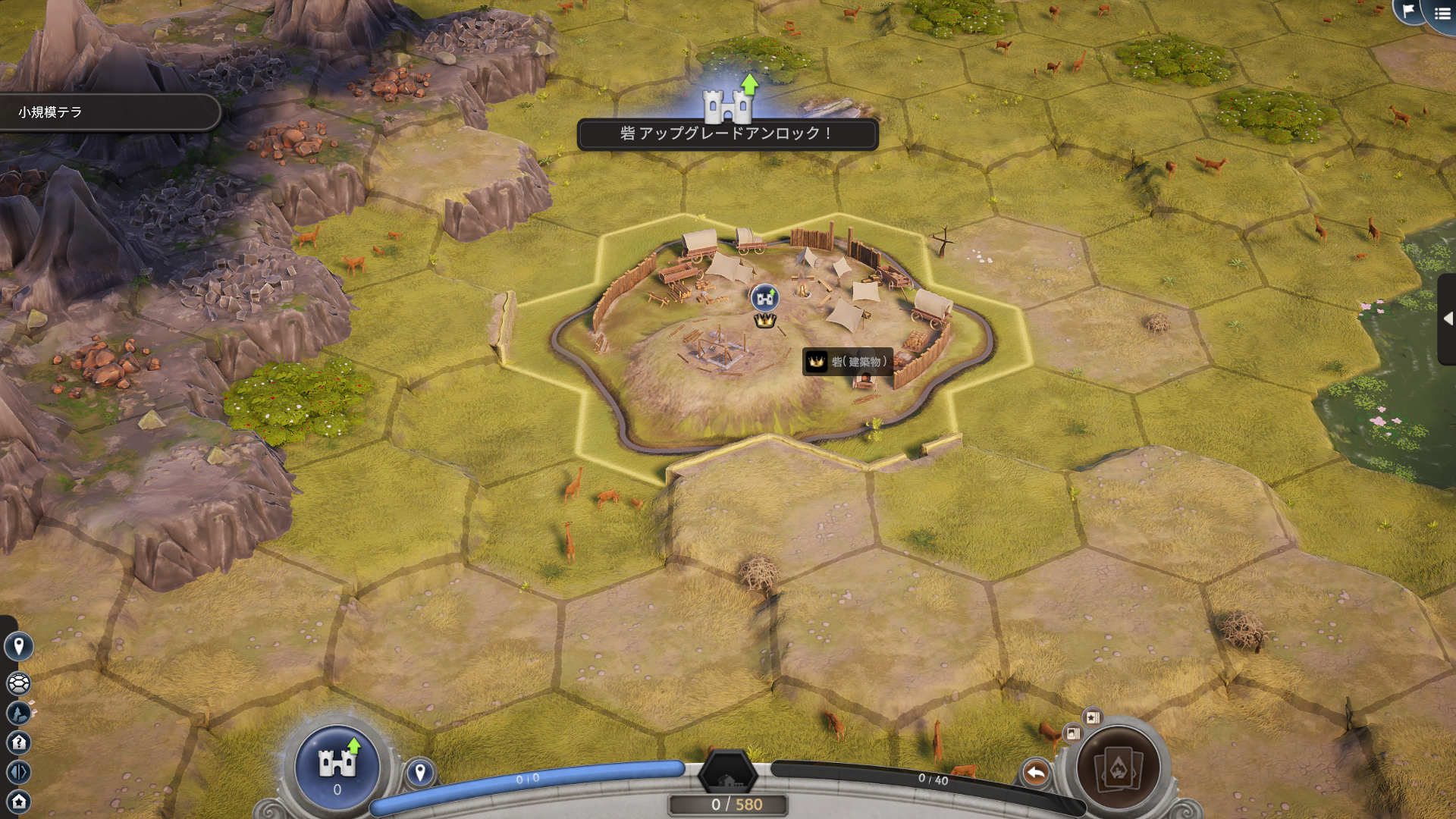Click the split arrows sidebar button
The height and width of the screenshot is (819, 1456).
point(19,772)
